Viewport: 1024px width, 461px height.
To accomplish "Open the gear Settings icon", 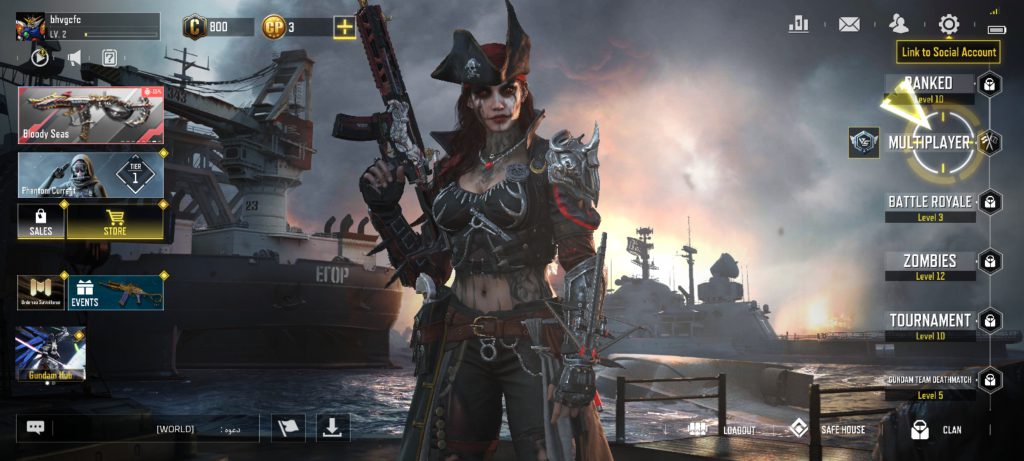I will point(948,24).
